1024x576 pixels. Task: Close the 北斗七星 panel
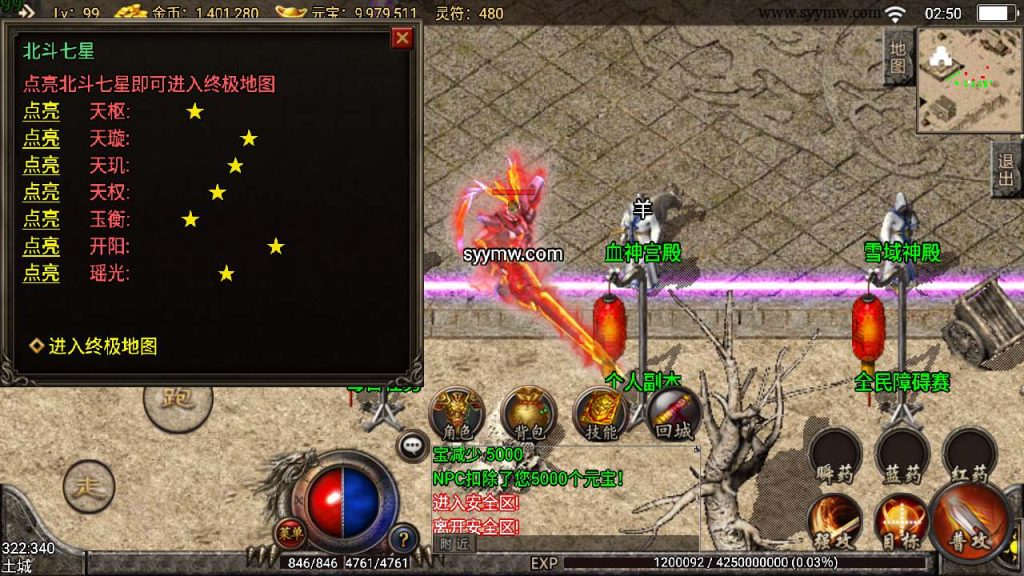(402, 38)
